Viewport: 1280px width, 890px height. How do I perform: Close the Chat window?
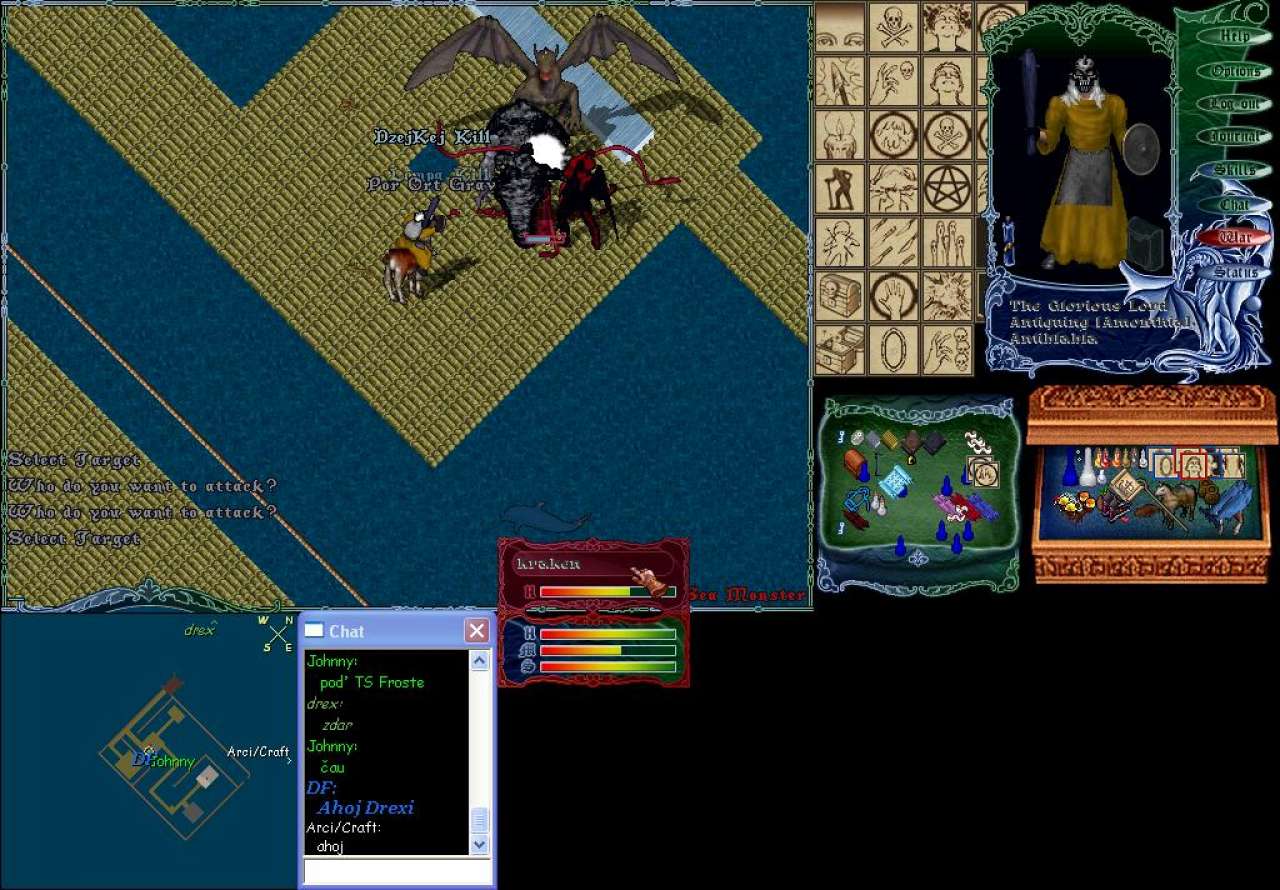tap(477, 631)
